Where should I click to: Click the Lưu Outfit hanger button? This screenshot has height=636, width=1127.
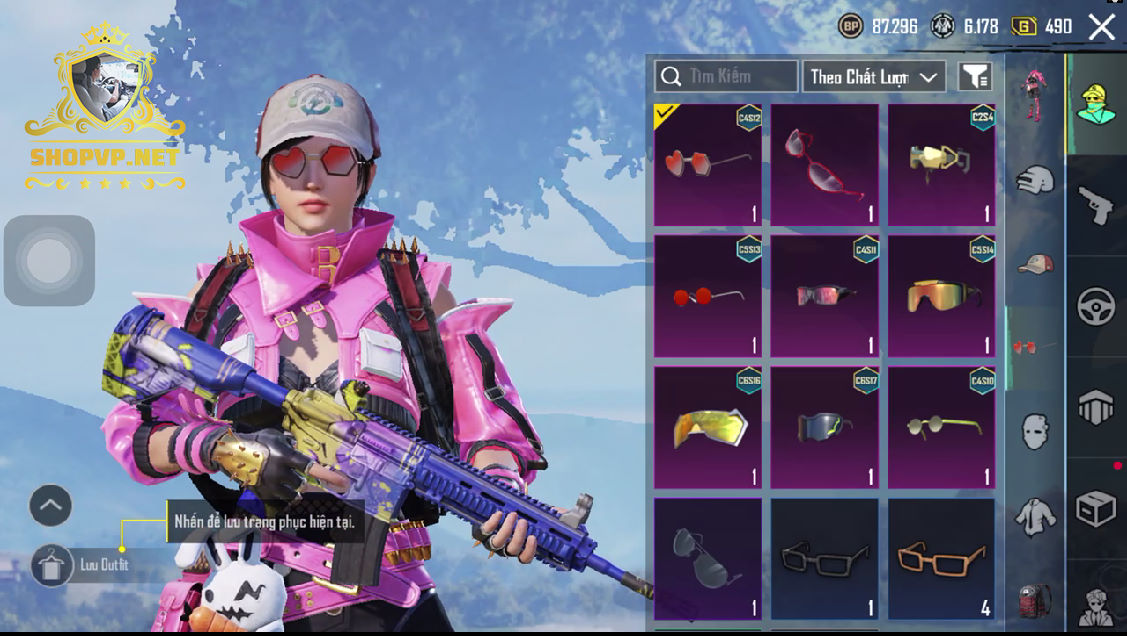[47, 565]
